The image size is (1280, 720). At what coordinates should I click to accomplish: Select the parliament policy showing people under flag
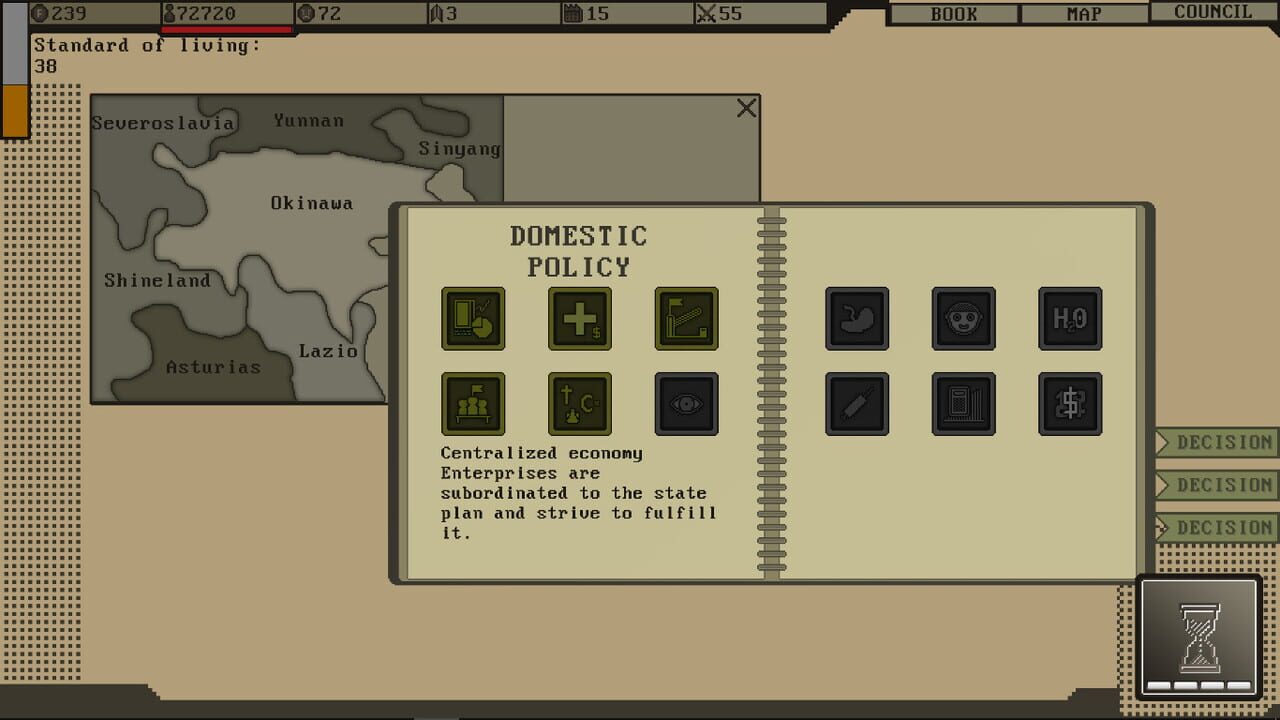473,403
